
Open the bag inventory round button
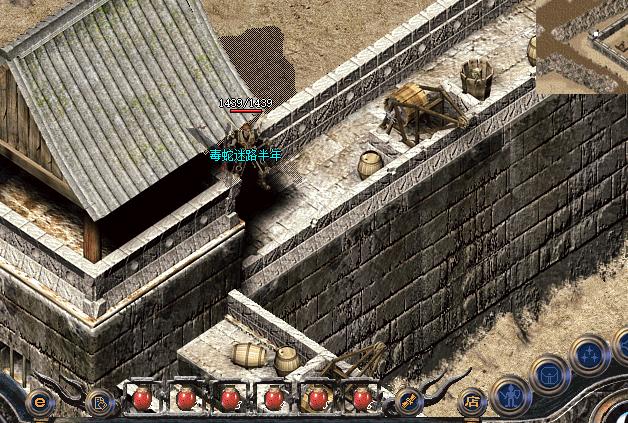click(549, 374)
